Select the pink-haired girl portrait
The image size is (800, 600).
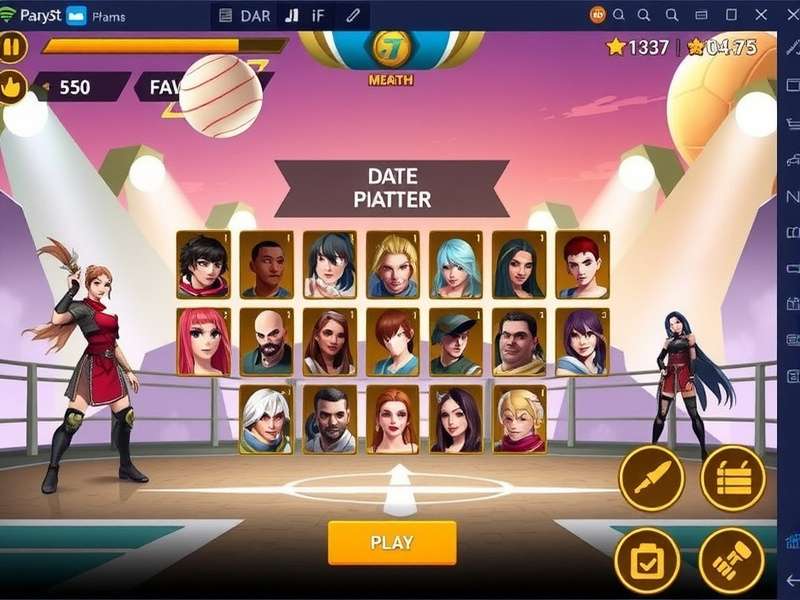tap(204, 341)
